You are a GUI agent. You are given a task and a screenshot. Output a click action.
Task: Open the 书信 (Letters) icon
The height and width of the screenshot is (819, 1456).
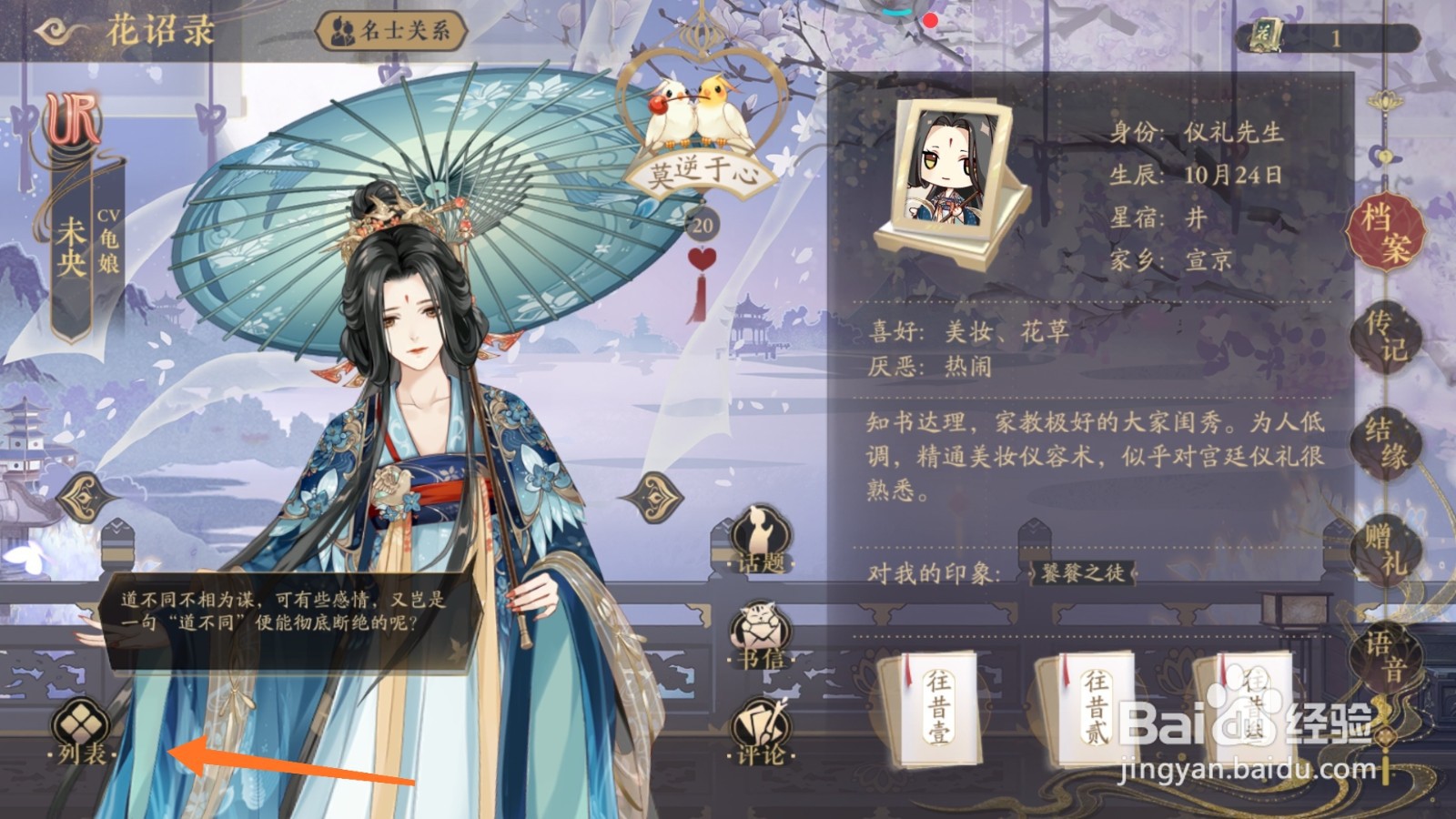point(757,632)
